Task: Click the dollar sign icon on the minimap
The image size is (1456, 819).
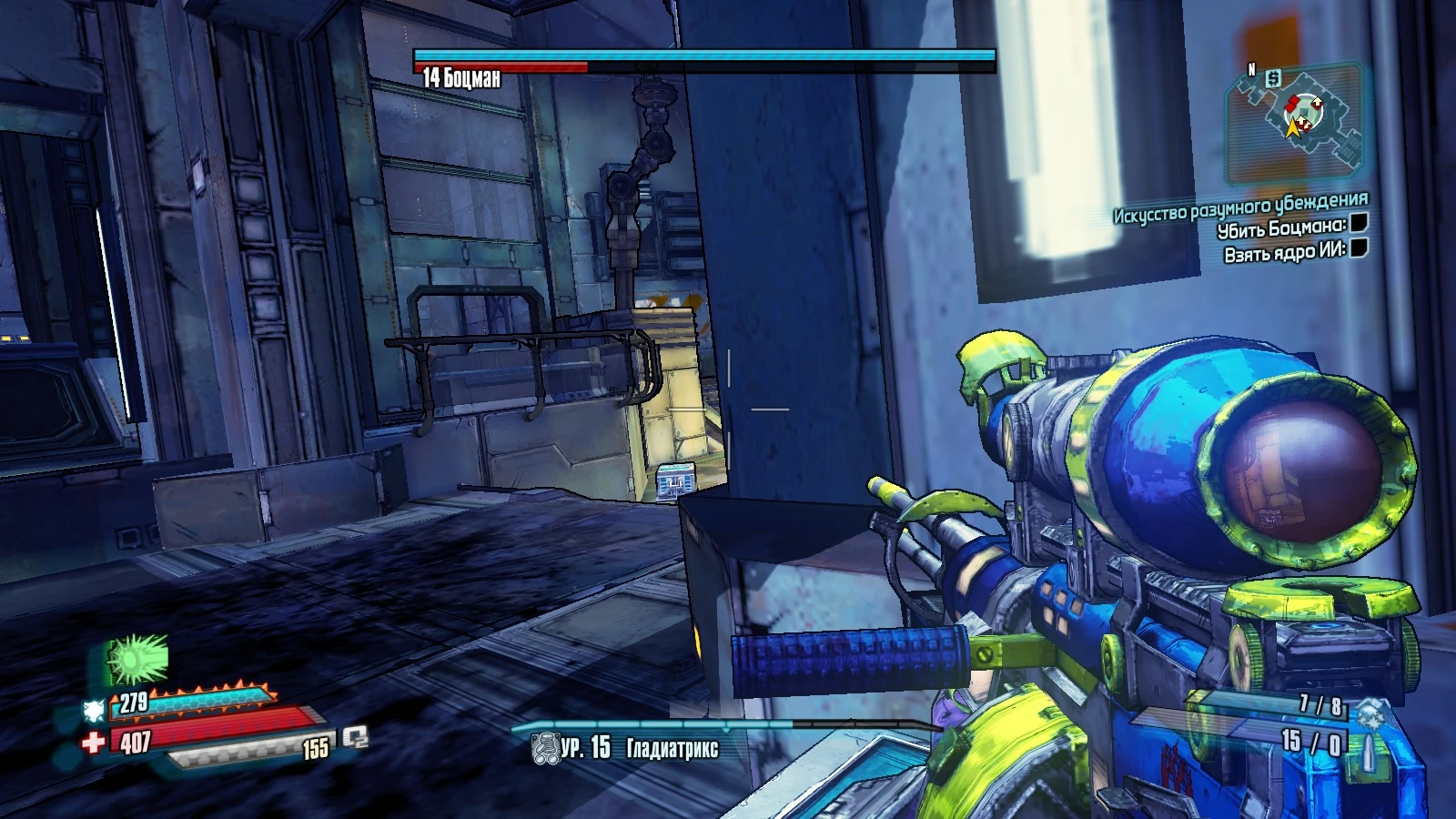Action: click(1273, 79)
